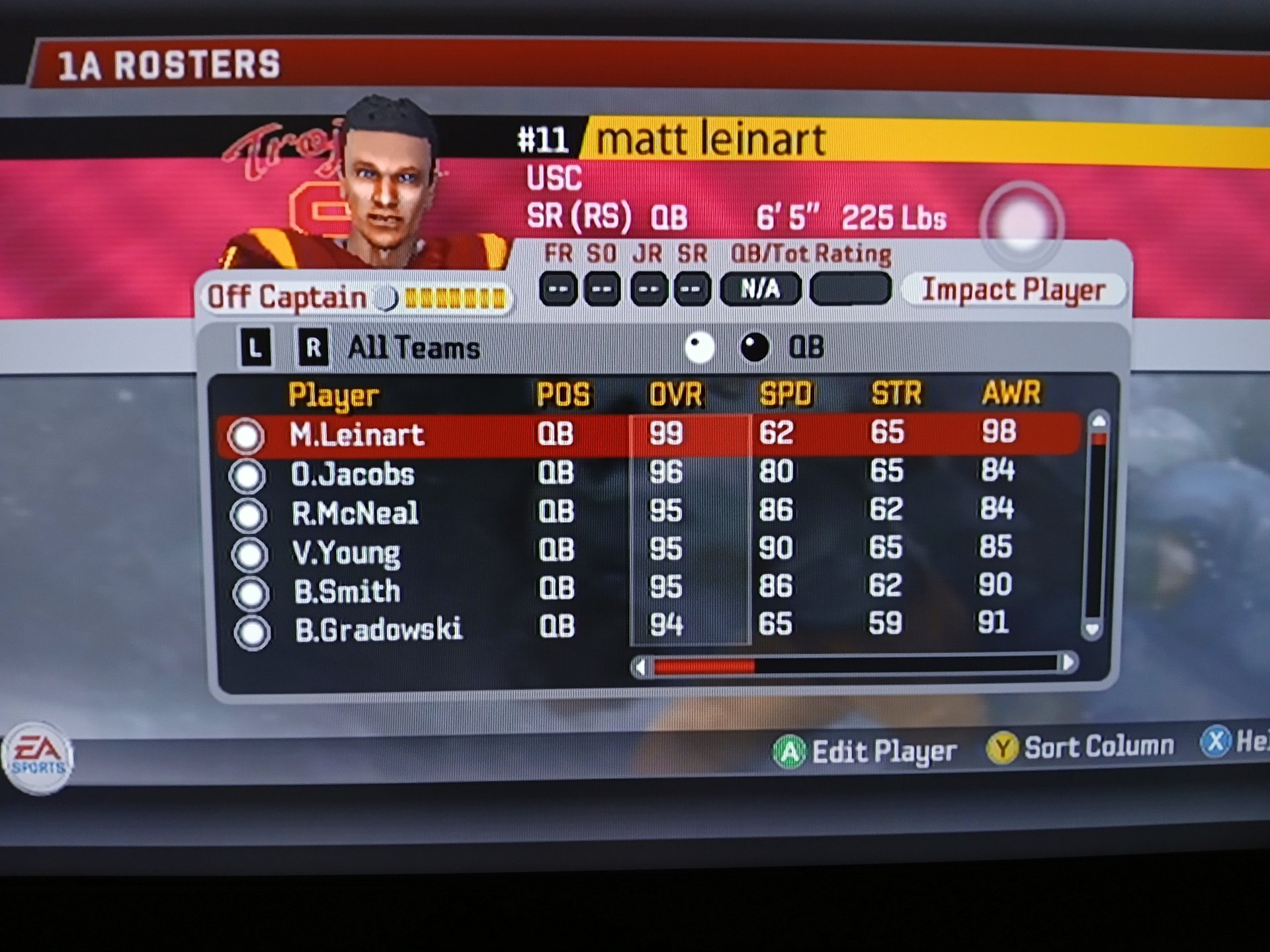Screen dimensions: 1270x952
Task: Click the POS column header
Action: 562,395
